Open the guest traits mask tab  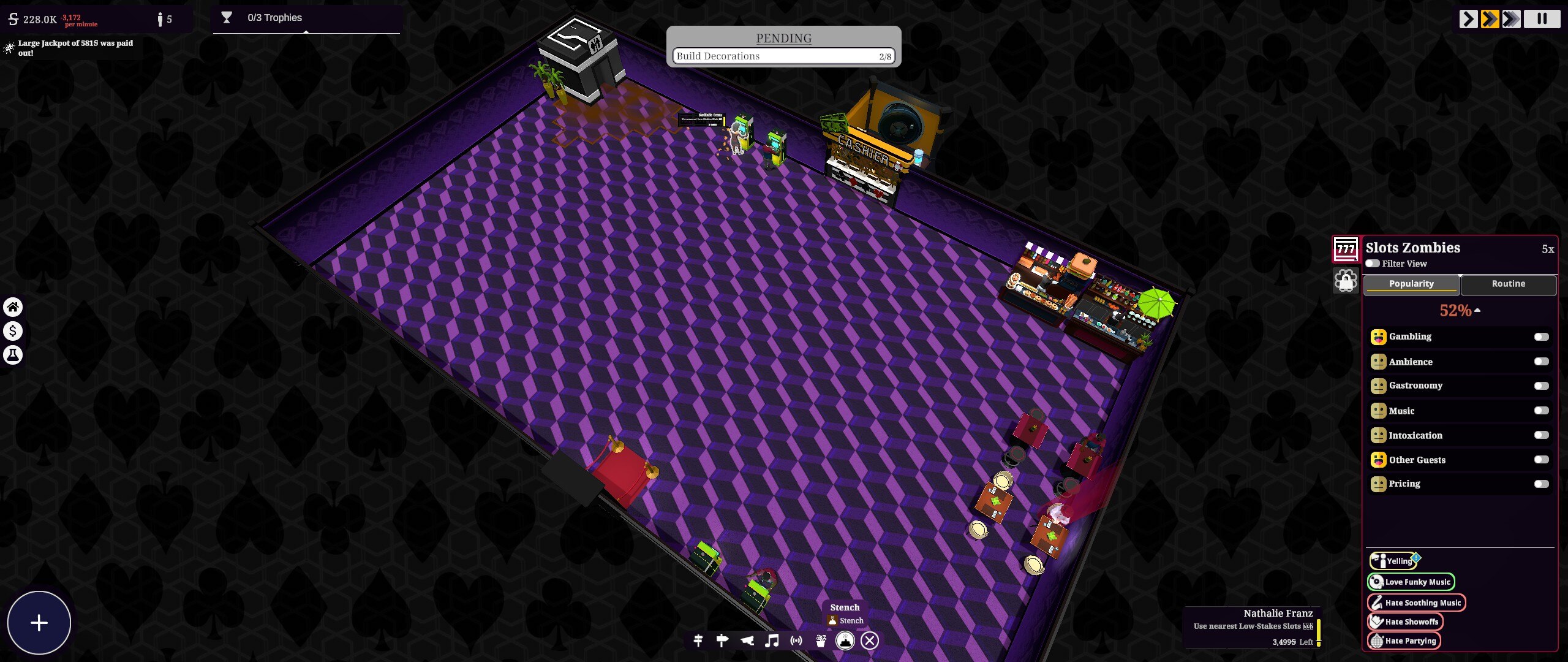(1347, 281)
